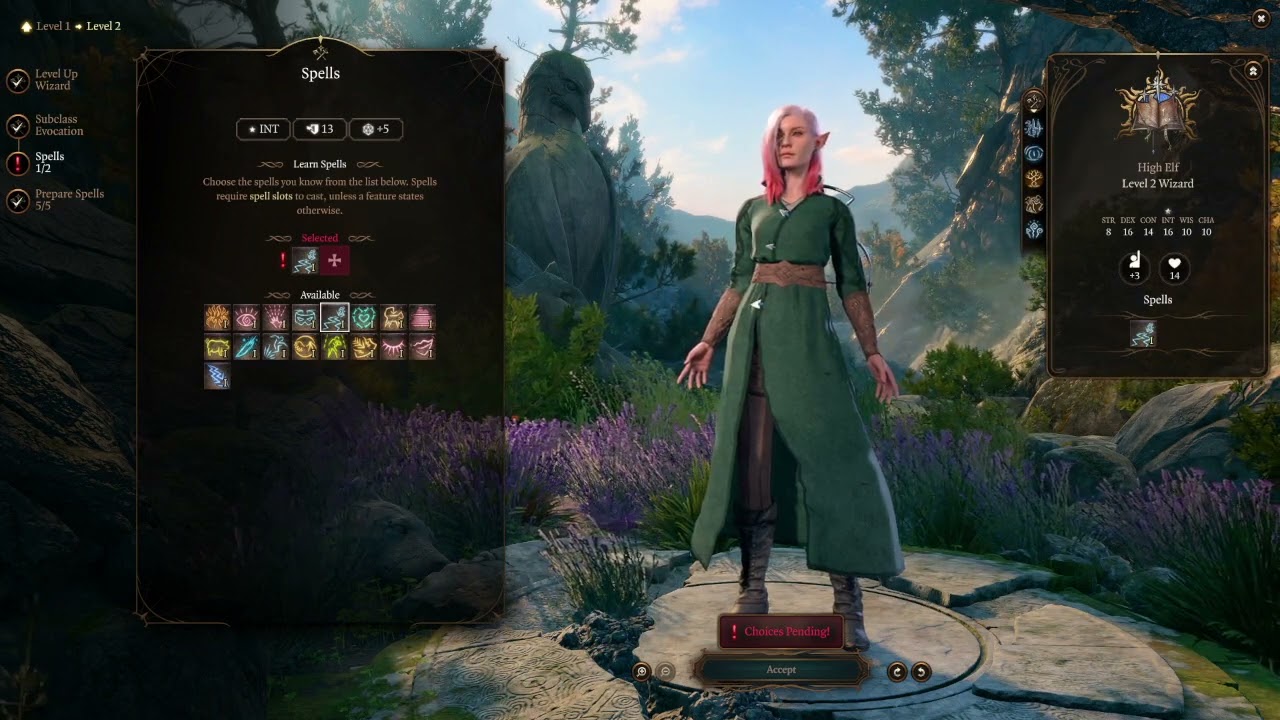Open the blue eye tab on summary panel

(x=1034, y=153)
